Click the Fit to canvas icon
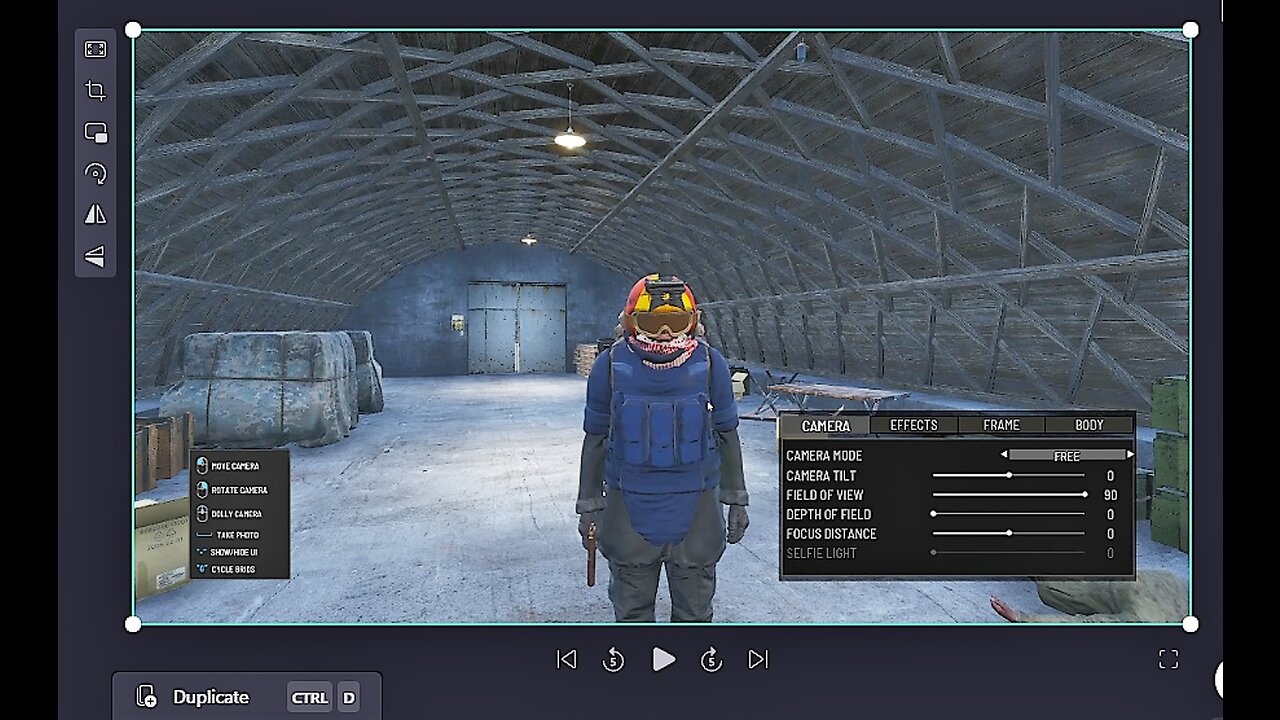Image resolution: width=1280 pixels, height=720 pixels. [x=94, y=47]
